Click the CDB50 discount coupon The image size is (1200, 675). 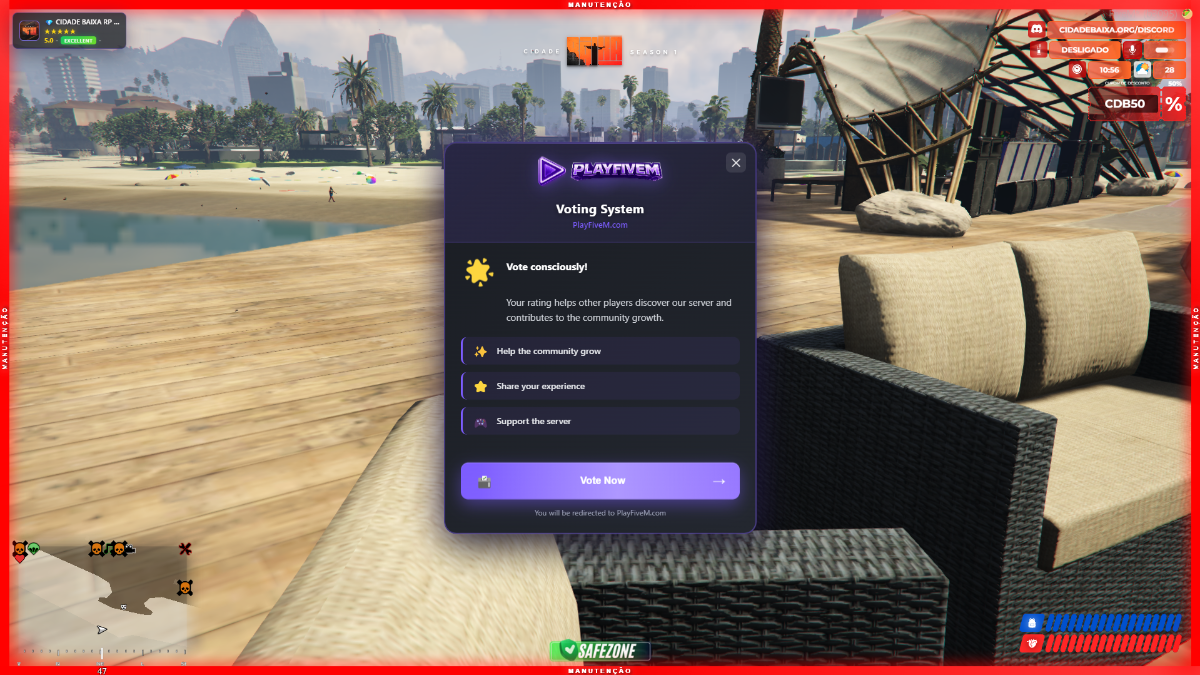click(x=1124, y=103)
